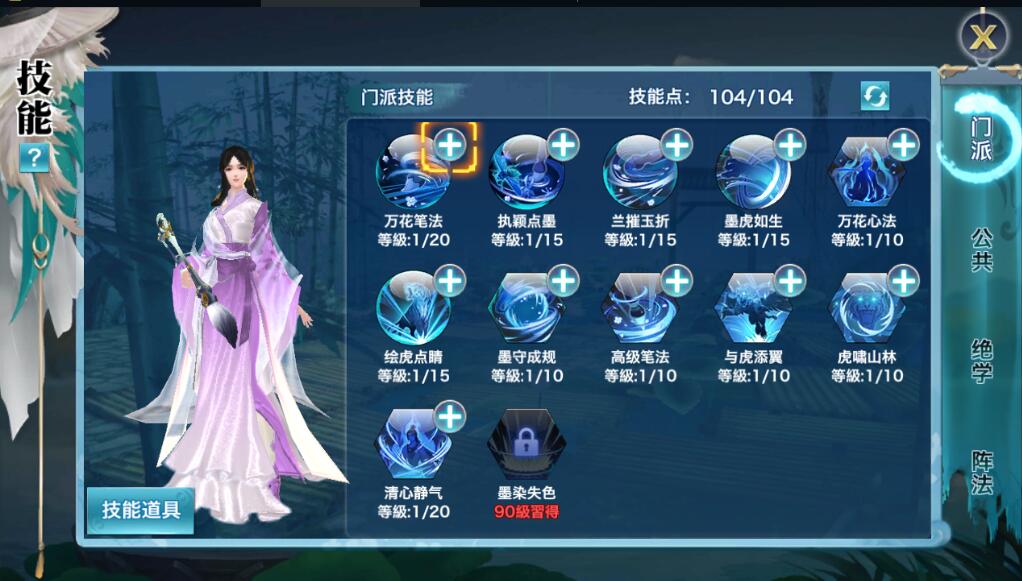Open the 技能道具 skill items button
Screen dimensions: 1022x581
coord(140,509)
